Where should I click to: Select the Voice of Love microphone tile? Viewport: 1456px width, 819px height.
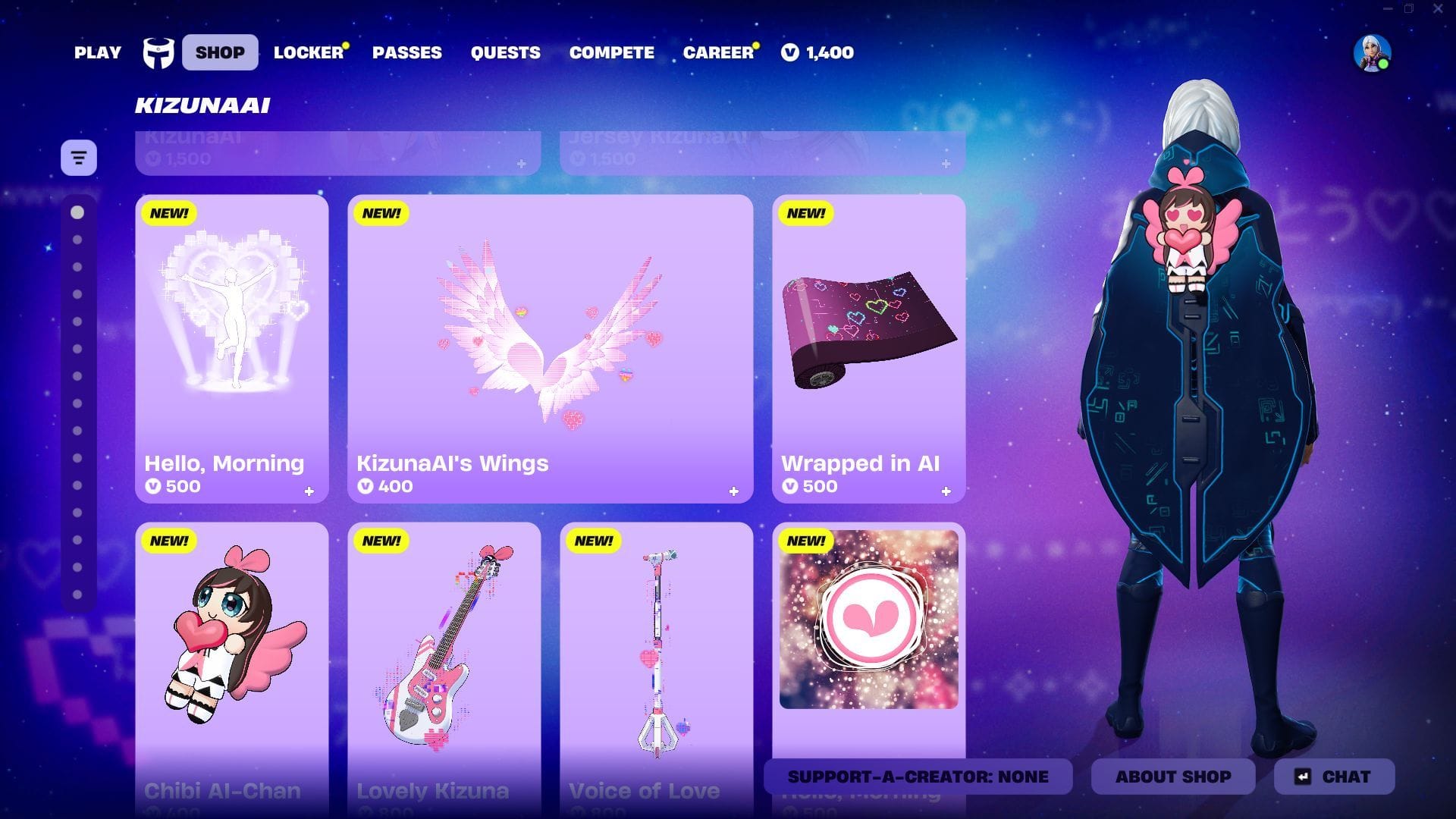(656, 652)
